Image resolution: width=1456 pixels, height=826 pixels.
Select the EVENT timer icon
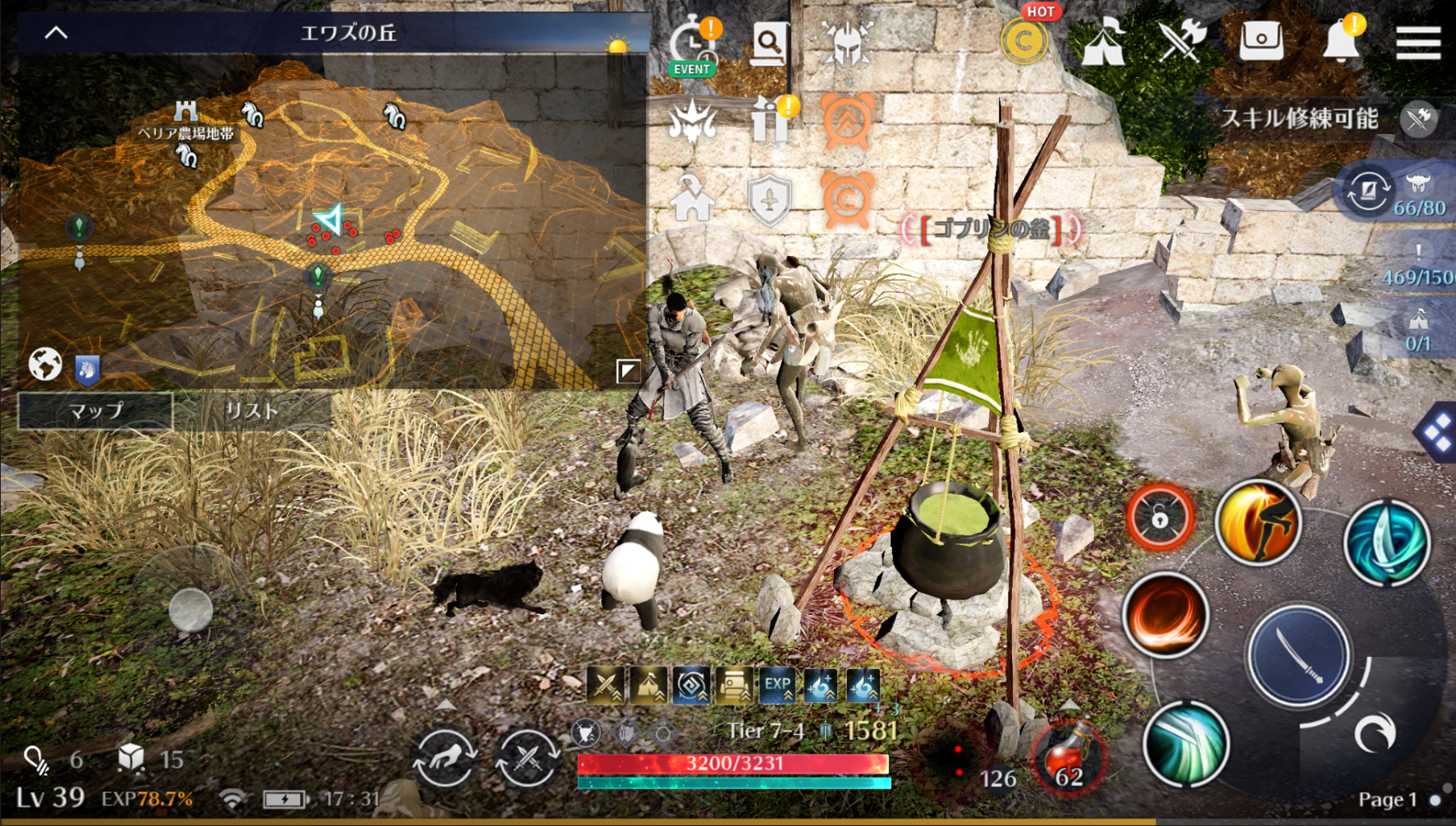[694, 39]
